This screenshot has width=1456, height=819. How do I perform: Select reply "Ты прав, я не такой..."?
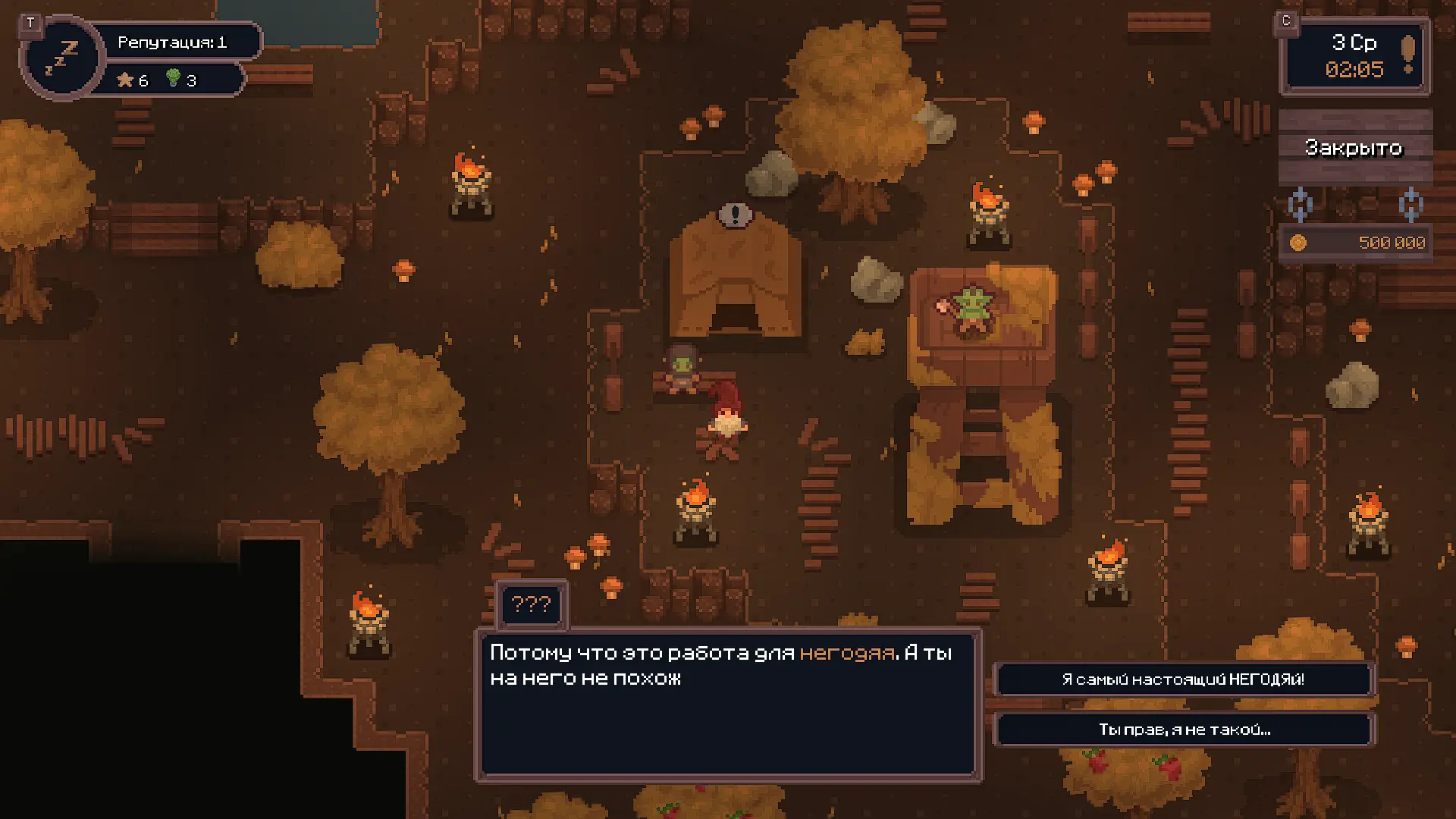tap(1183, 730)
